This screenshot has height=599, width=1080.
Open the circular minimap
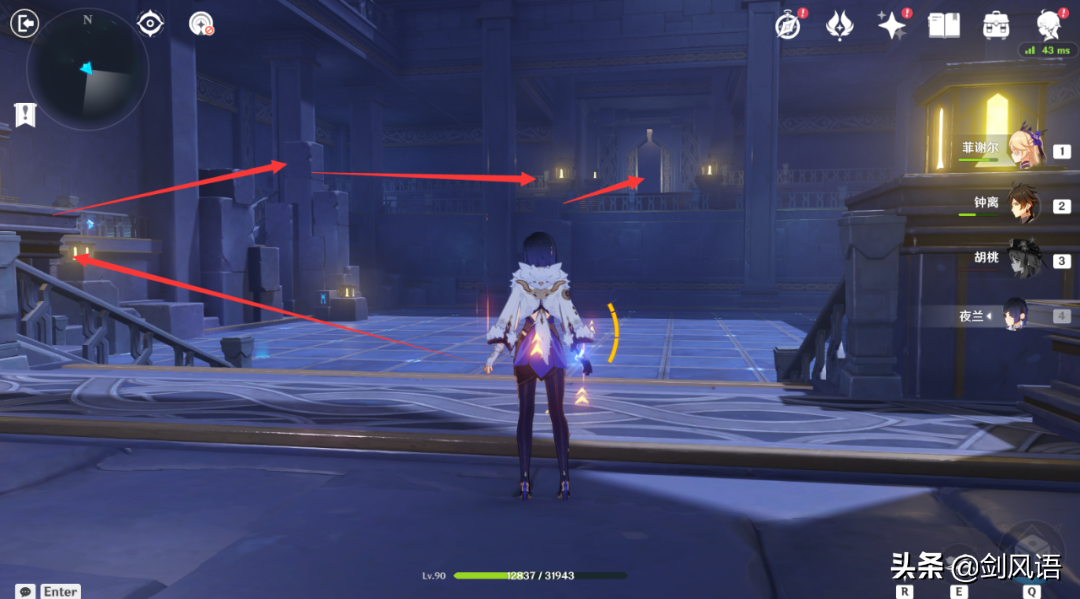tap(88, 69)
